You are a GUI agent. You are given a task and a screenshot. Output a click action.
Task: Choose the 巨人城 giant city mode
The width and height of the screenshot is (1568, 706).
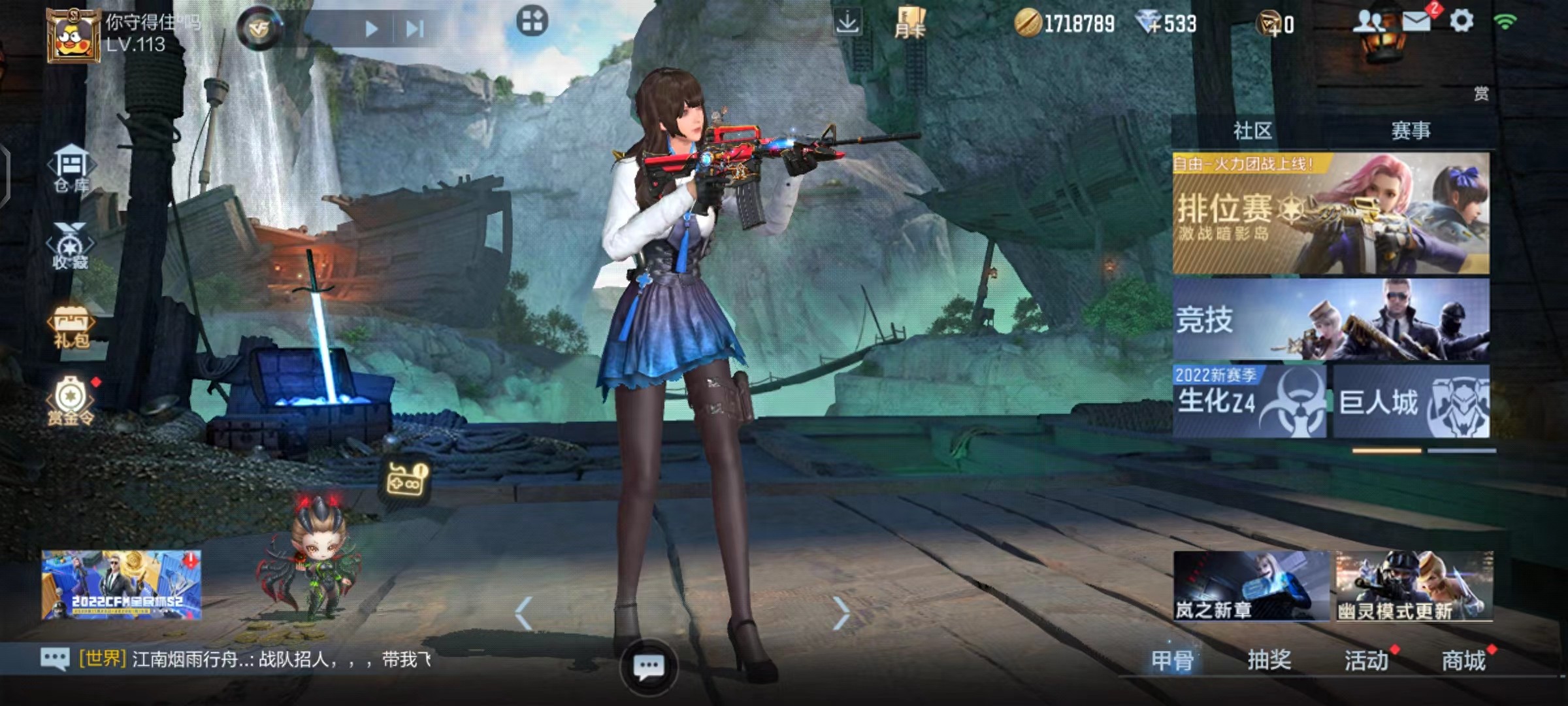point(1411,401)
